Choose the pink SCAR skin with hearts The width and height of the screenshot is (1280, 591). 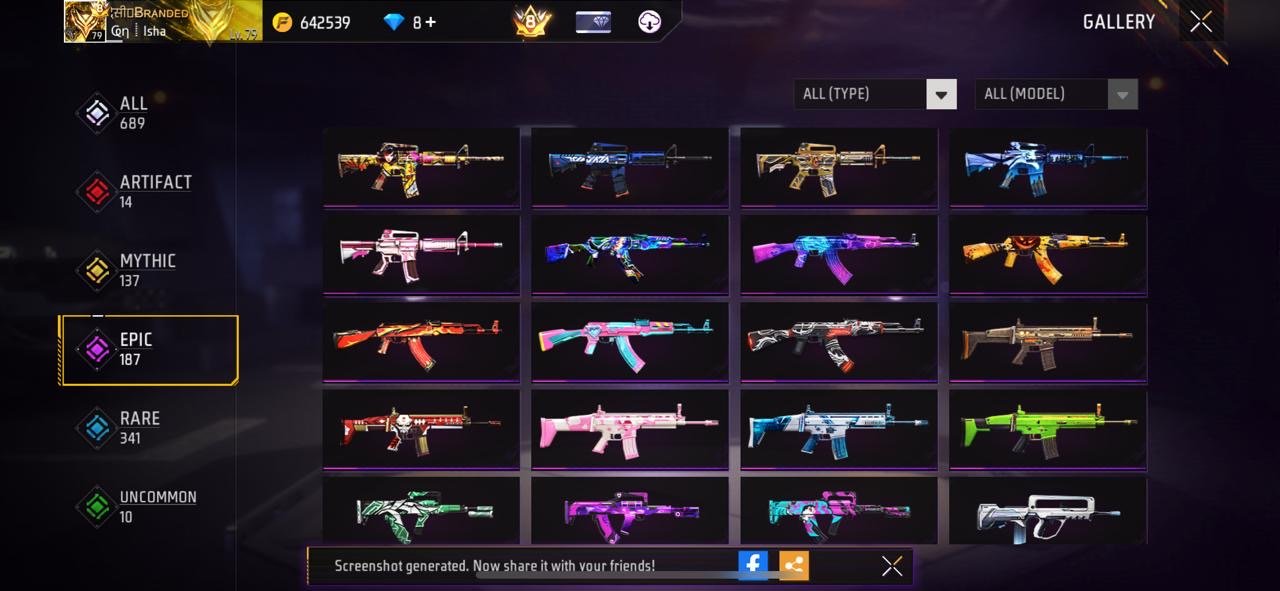pyautogui.click(x=630, y=427)
